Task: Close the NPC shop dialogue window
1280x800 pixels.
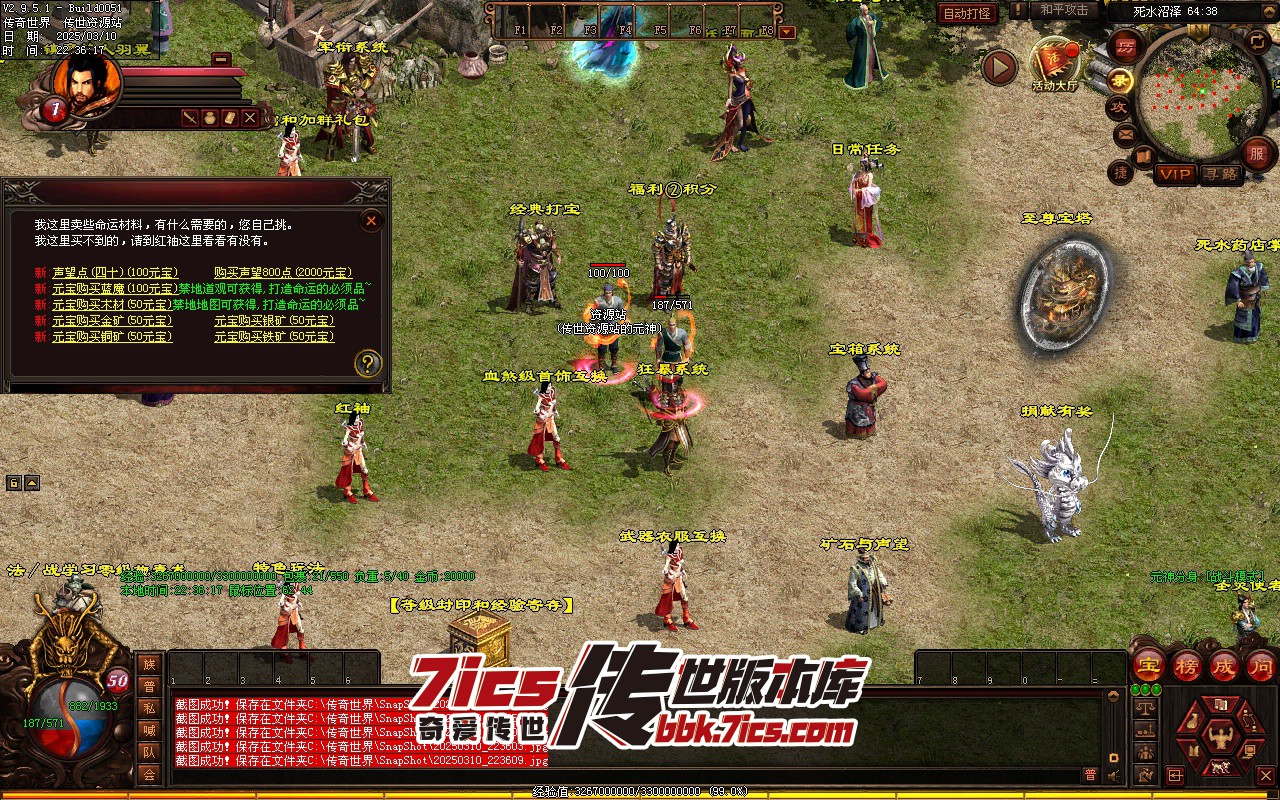Action: coord(371,221)
